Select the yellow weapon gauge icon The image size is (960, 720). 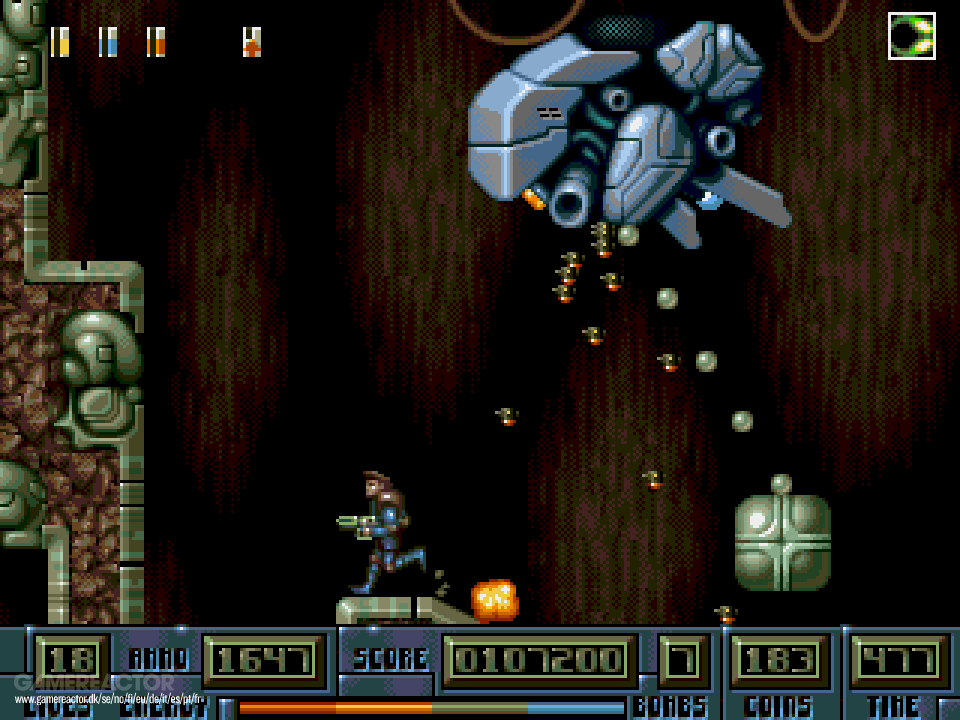60,42
